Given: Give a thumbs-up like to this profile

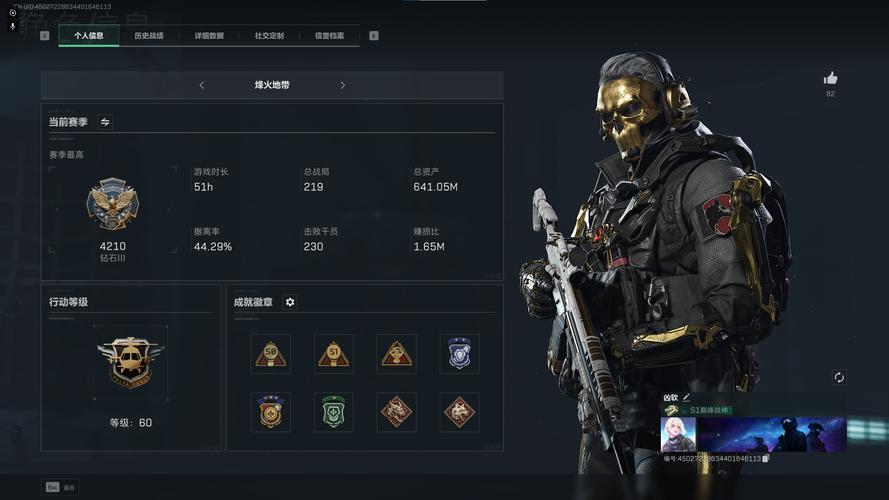Looking at the screenshot, I should tap(830, 78).
